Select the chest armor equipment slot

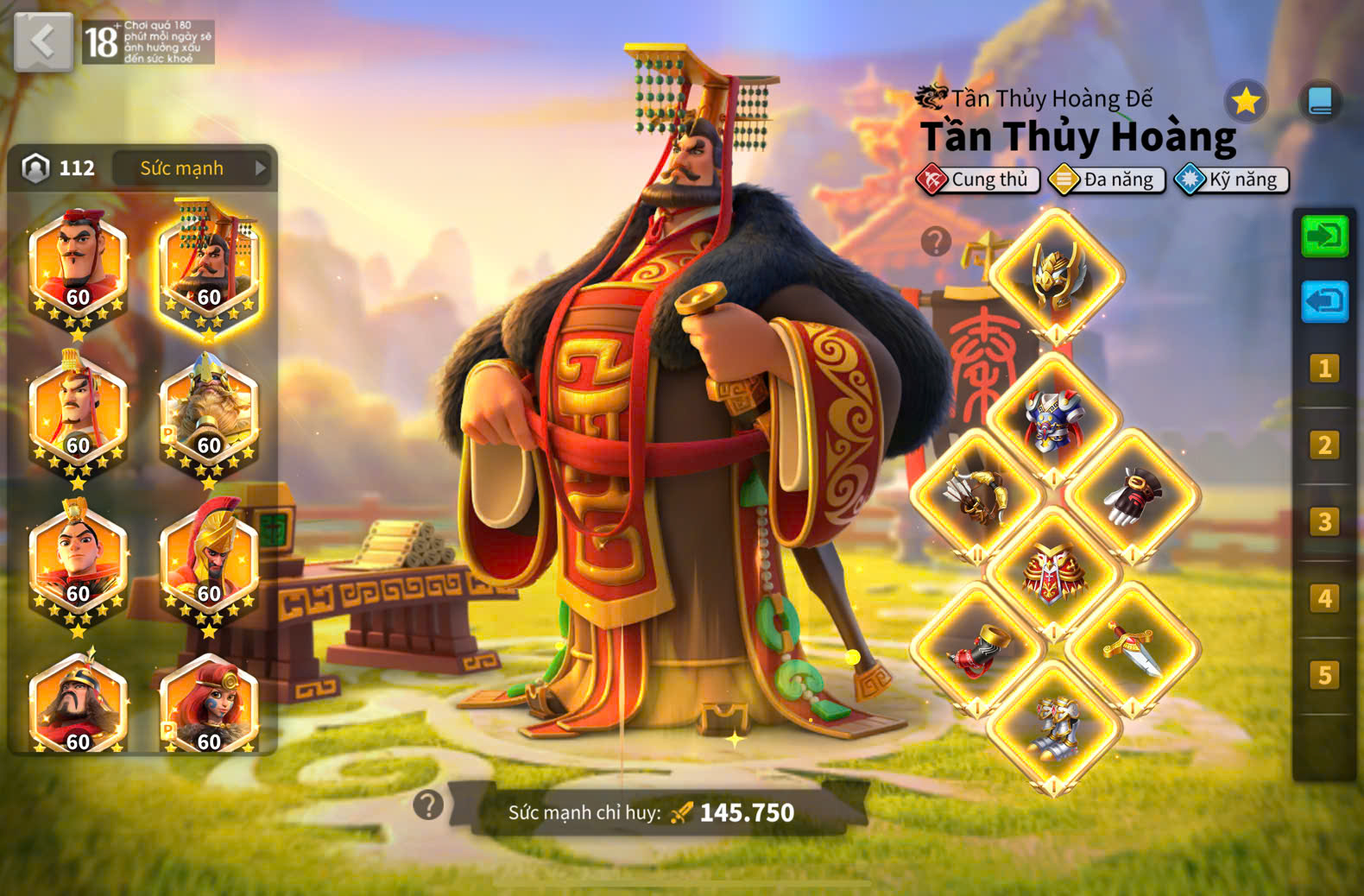tap(1053, 420)
